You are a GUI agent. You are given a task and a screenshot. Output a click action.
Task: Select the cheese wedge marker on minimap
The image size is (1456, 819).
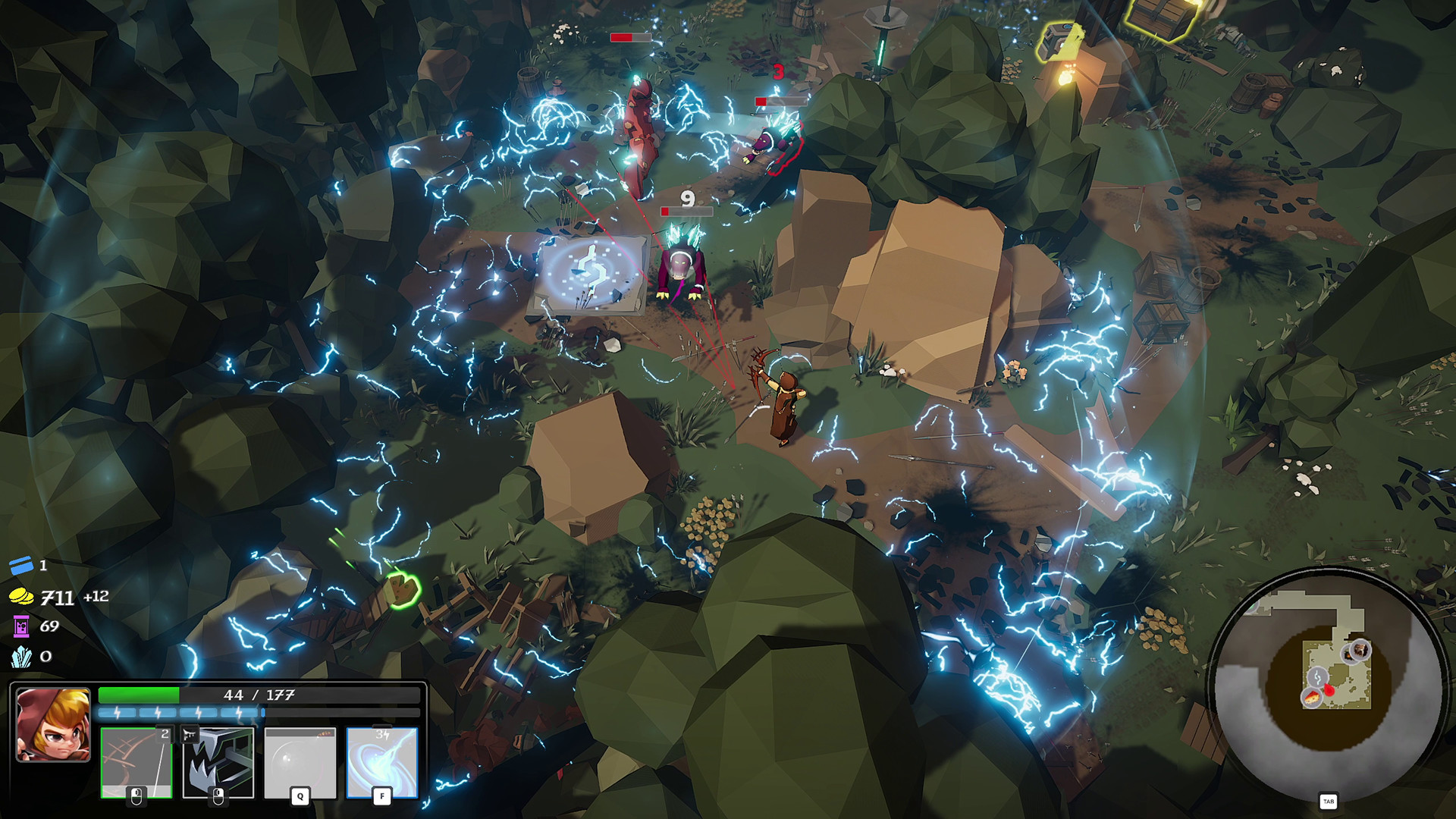(1311, 698)
